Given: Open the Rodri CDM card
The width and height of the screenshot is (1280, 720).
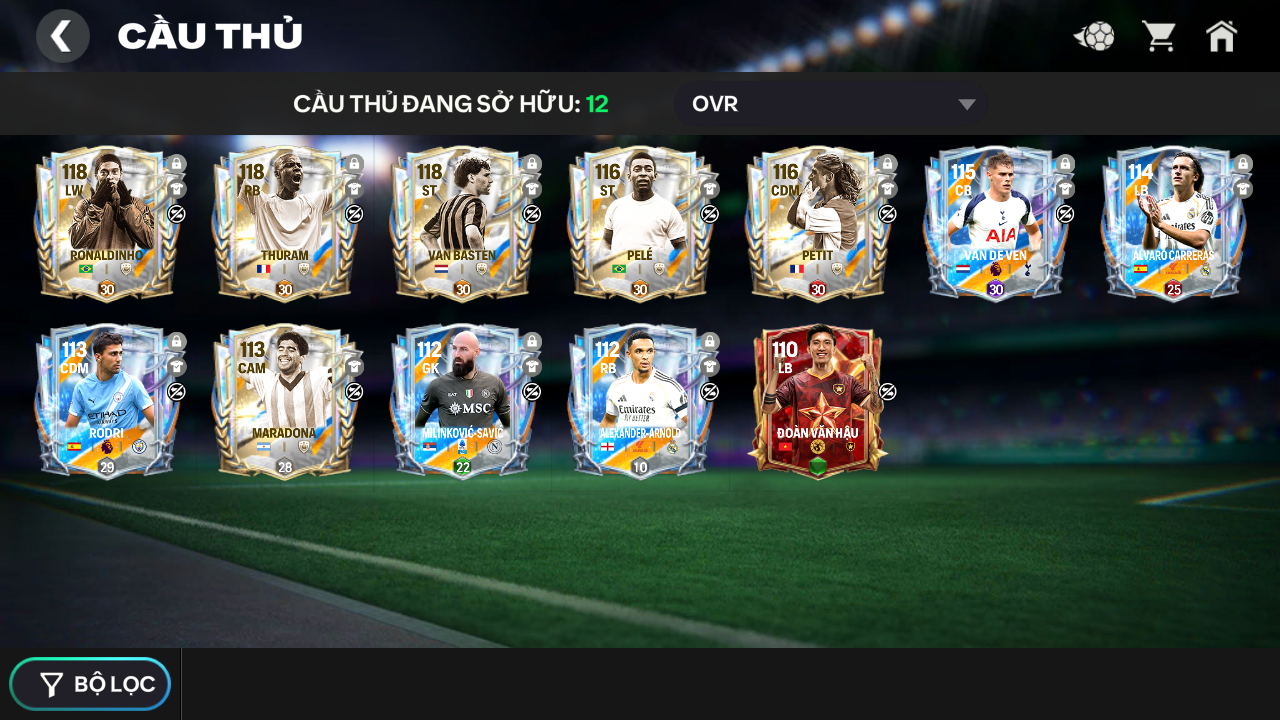Looking at the screenshot, I should click(x=106, y=402).
